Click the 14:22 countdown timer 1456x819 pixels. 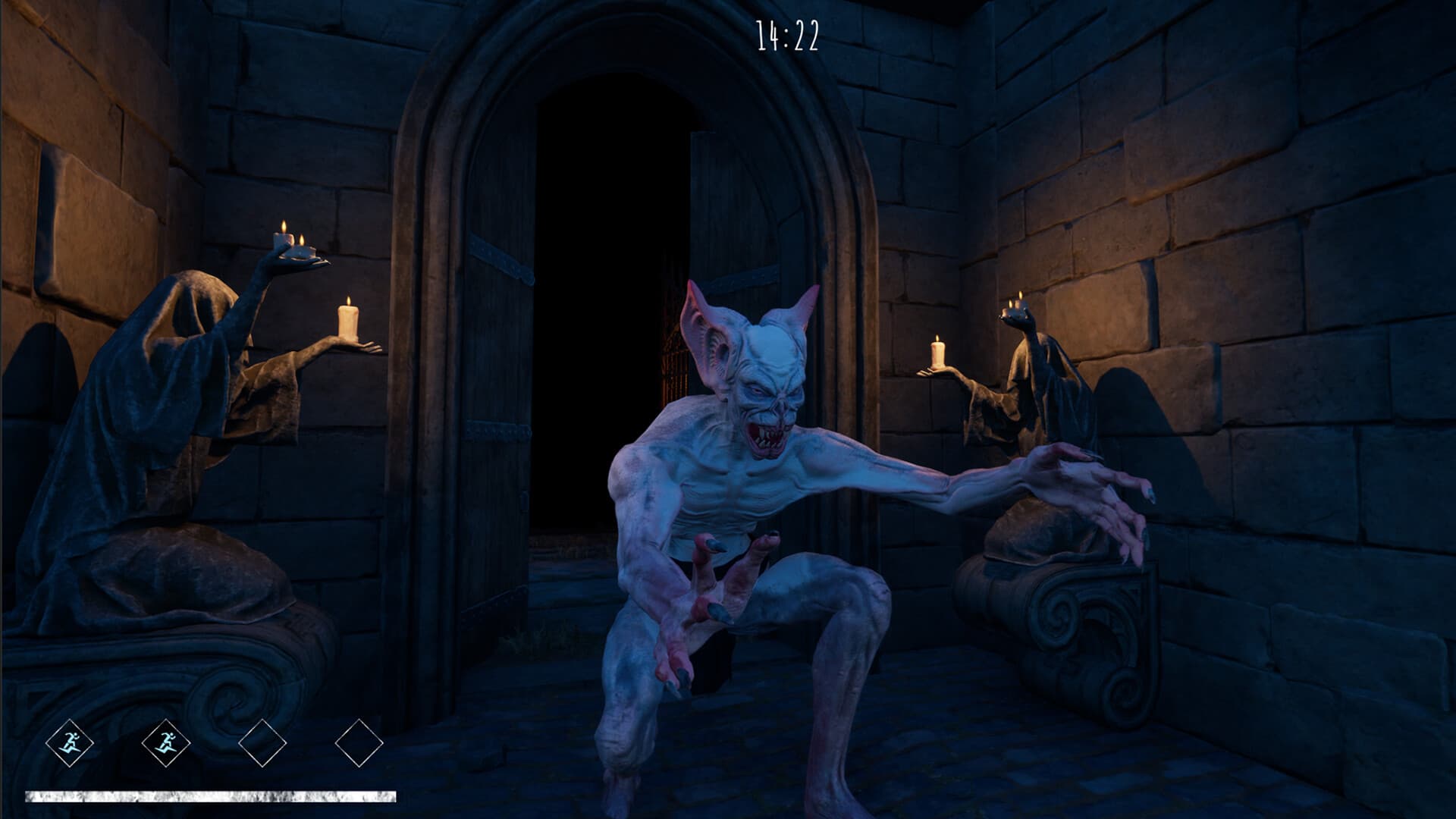coord(789,34)
